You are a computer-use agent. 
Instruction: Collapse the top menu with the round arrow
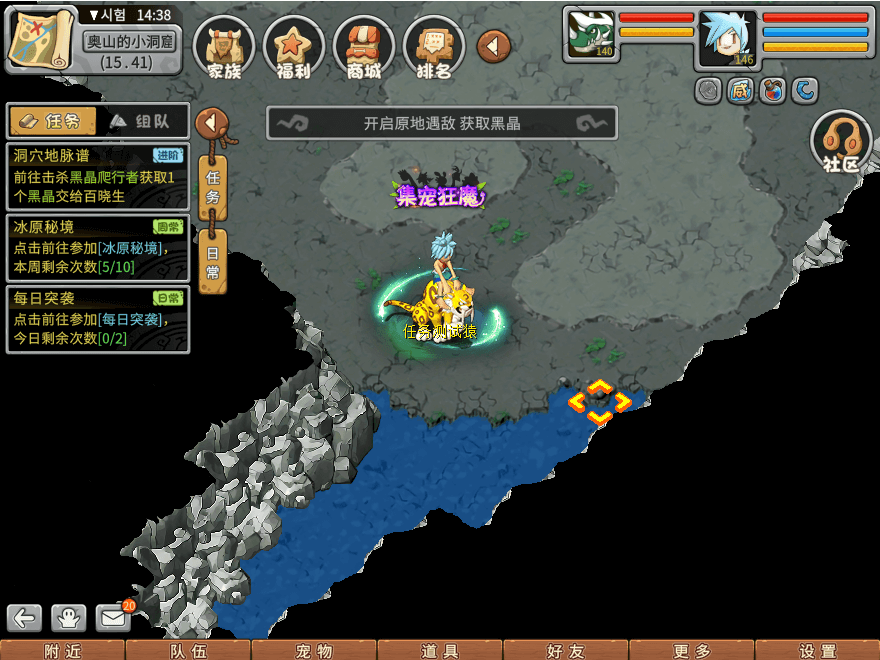click(494, 45)
